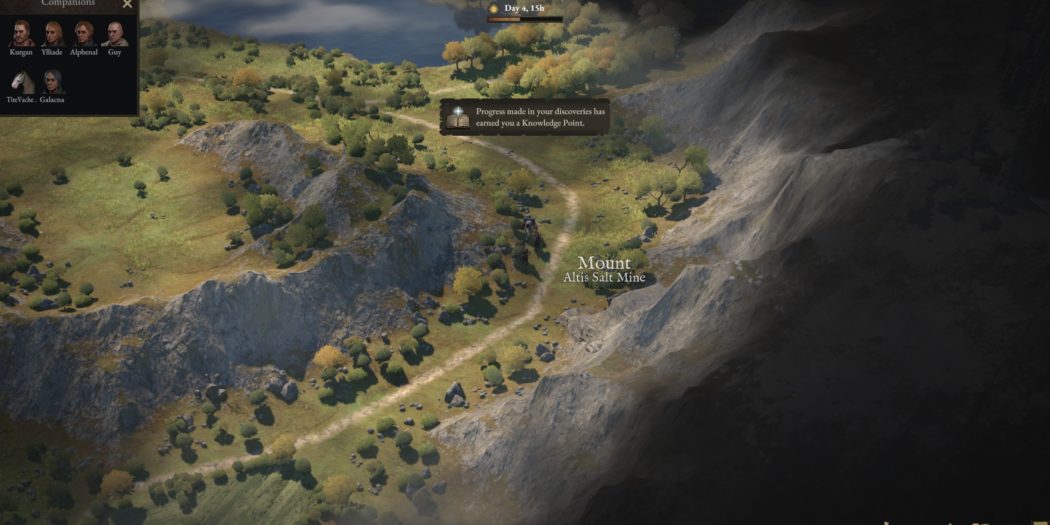Select the horse companion TiteVache
This screenshot has width=1050, height=525.
tap(21, 82)
